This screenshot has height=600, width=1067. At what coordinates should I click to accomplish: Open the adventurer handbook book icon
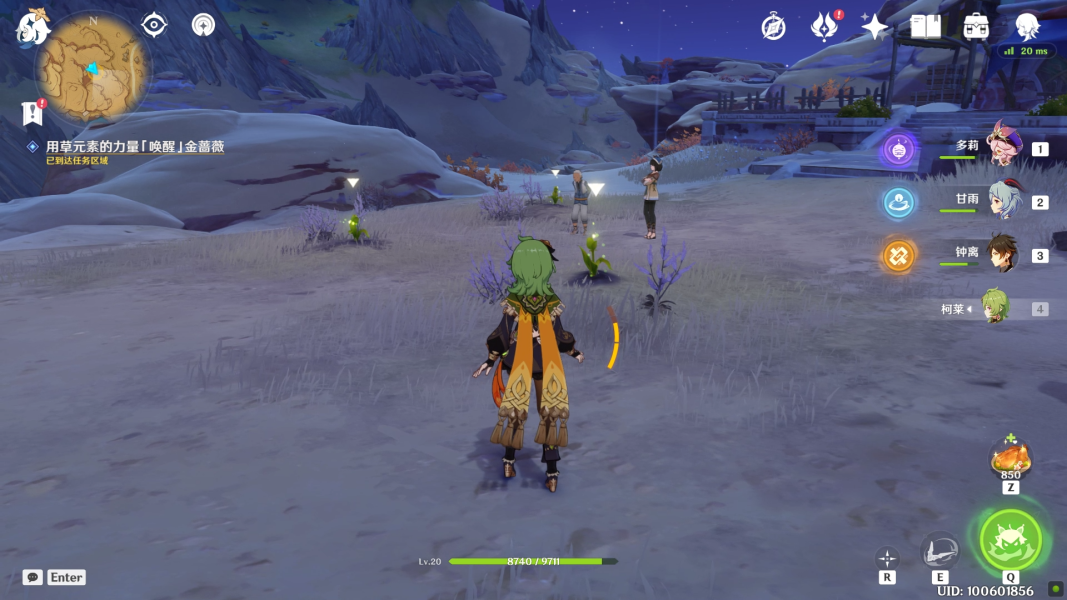[925, 27]
